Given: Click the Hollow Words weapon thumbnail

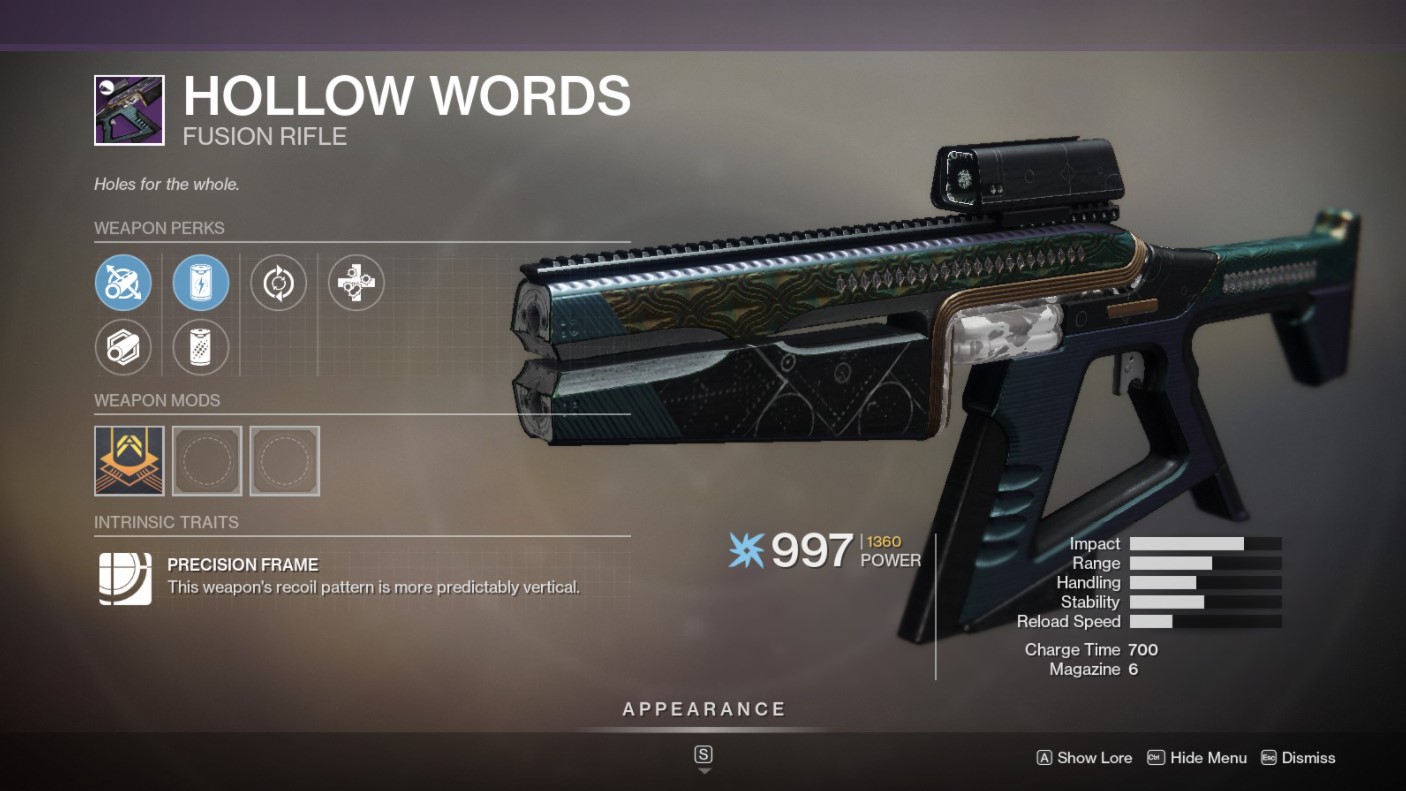Looking at the screenshot, I should pos(129,110).
